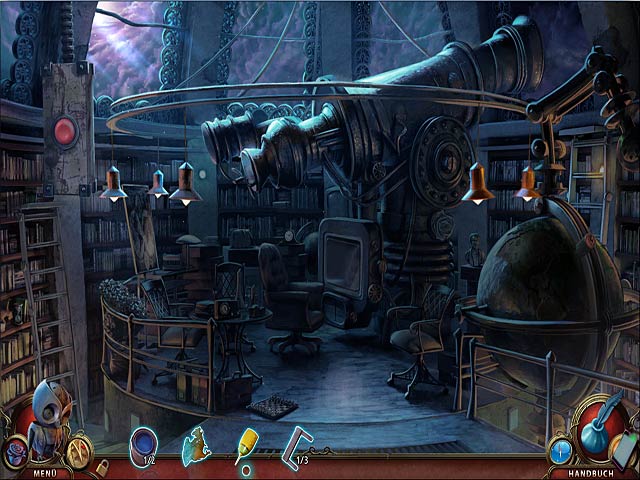640x480 pixels.
Task: Choose the yellow-handled tool in inventory
Action: click(x=246, y=447)
